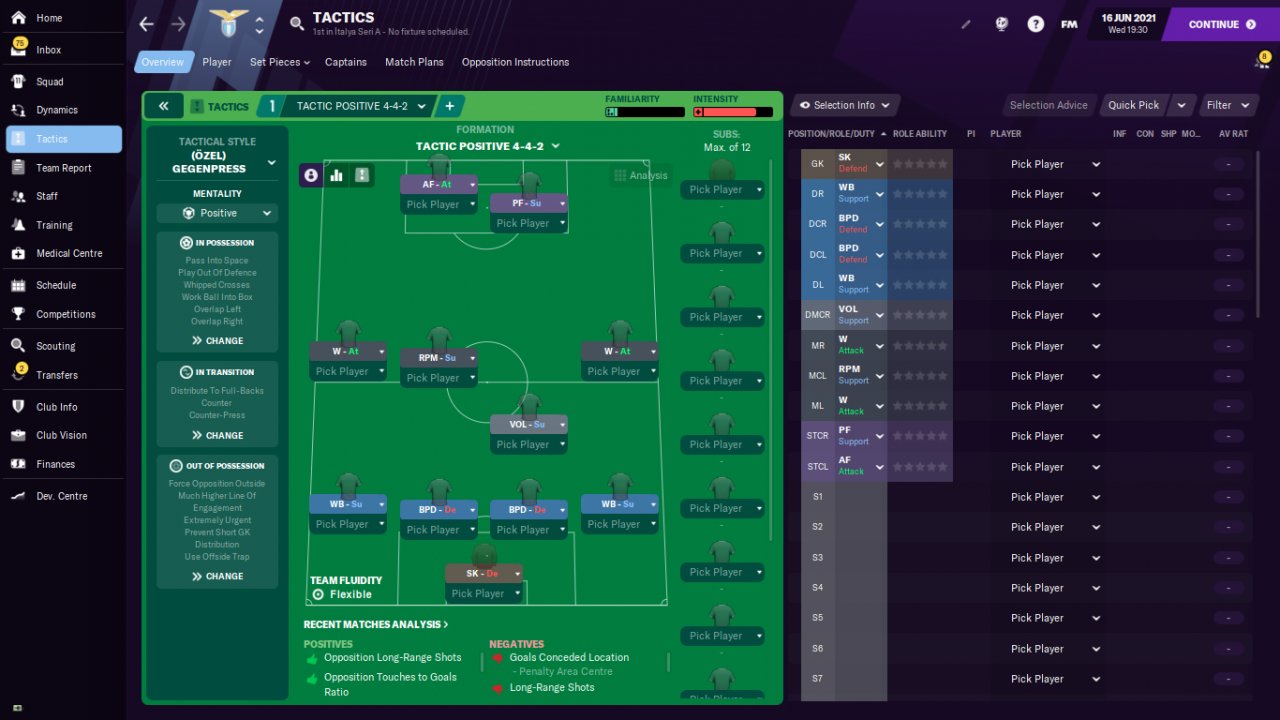Open the Inbox from the sidebar
The image size is (1280, 720).
(48, 49)
